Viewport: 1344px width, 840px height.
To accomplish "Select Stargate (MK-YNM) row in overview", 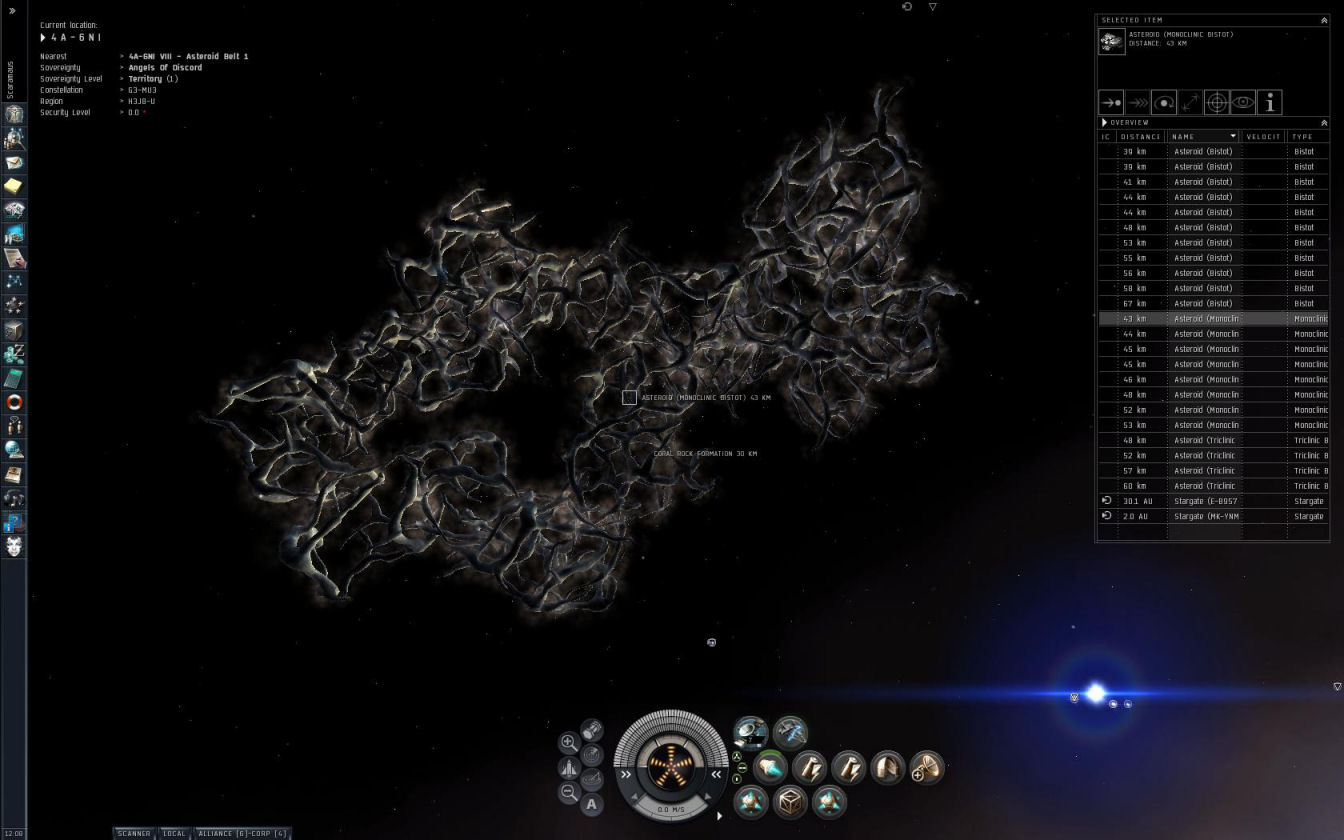I will [1205, 516].
